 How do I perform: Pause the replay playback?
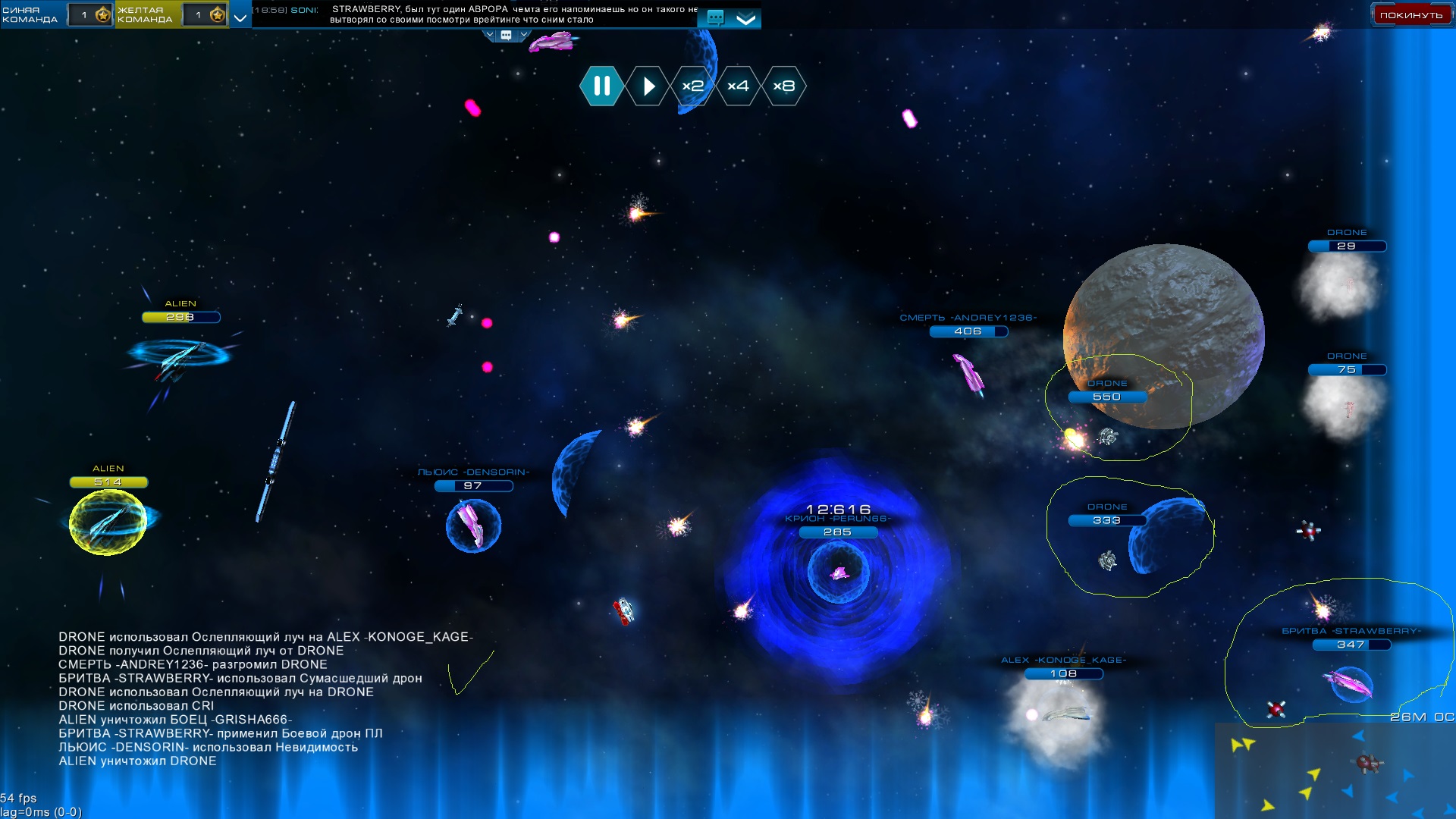coord(601,86)
